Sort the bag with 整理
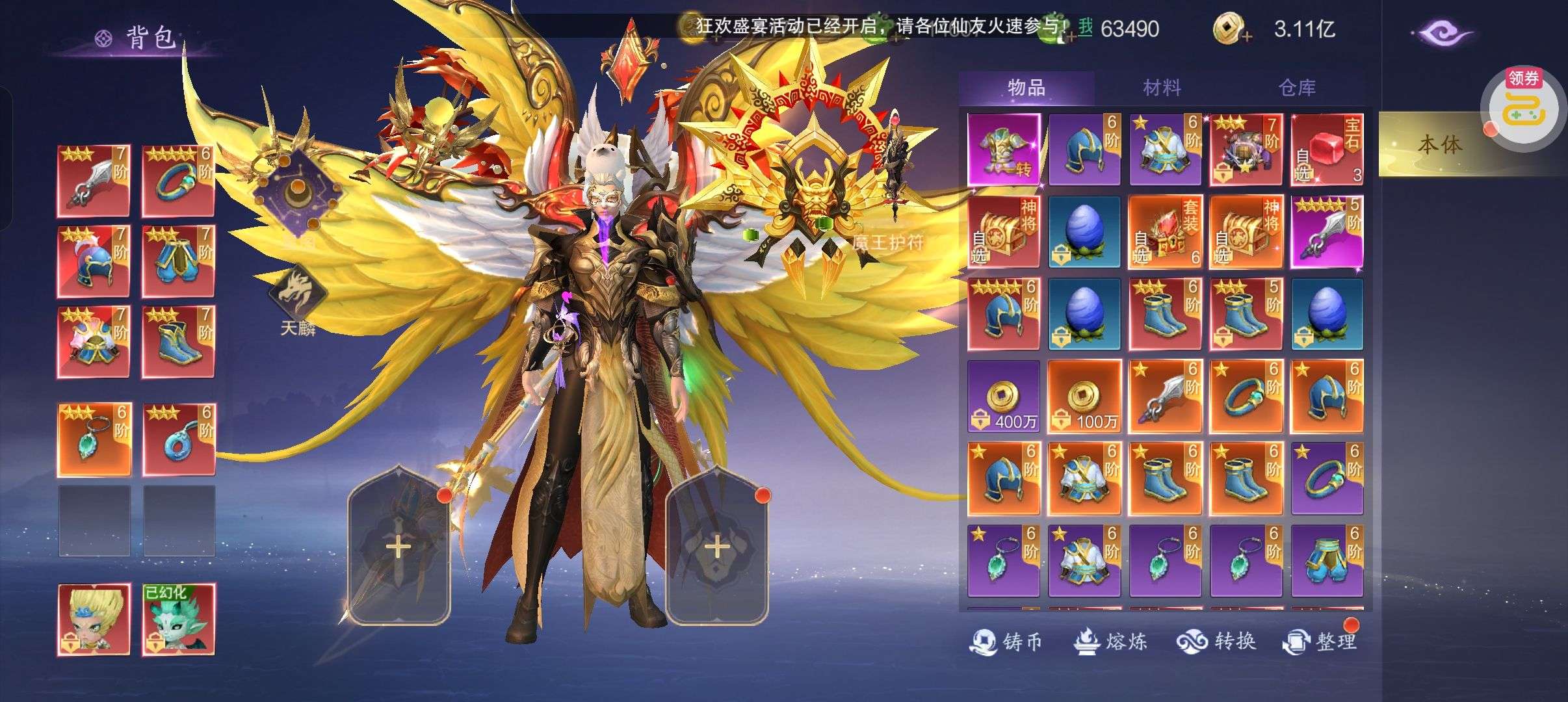The width and height of the screenshot is (1568, 702). (1320, 642)
